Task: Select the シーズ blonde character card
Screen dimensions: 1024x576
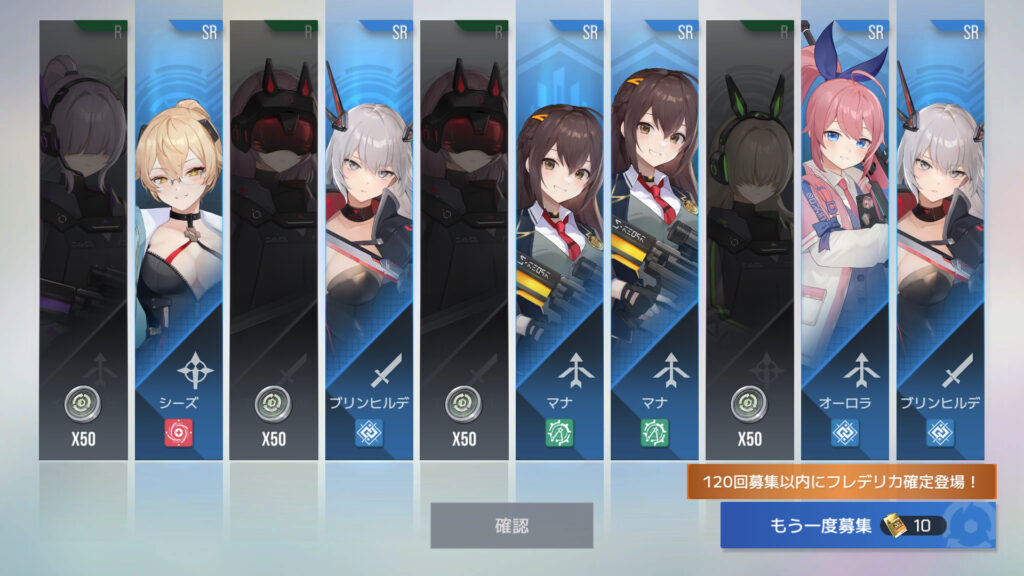Action: click(x=178, y=240)
